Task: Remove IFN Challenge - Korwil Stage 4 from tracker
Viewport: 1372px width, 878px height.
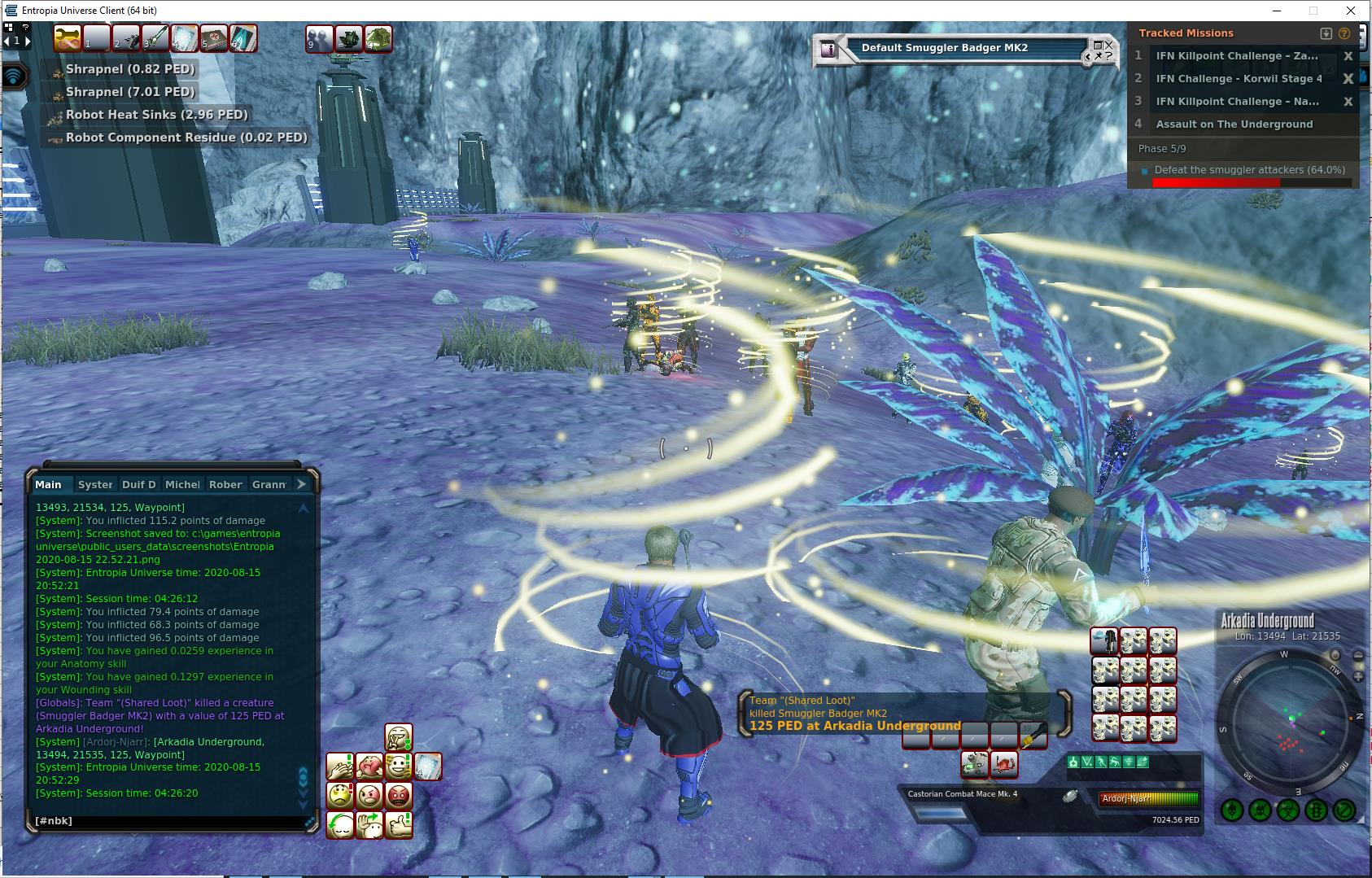Action: (x=1348, y=79)
